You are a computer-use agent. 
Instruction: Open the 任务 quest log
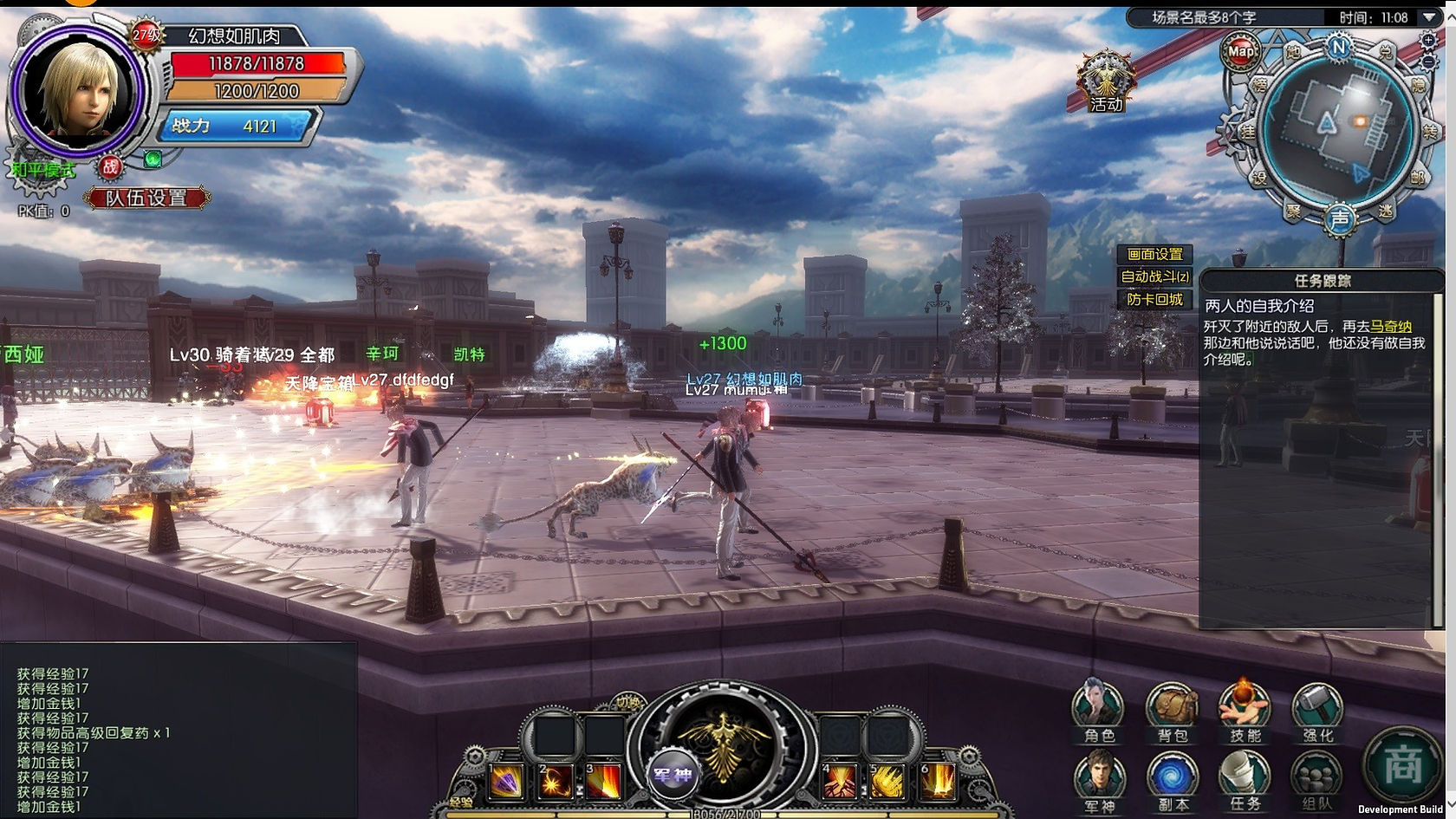click(x=1245, y=782)
